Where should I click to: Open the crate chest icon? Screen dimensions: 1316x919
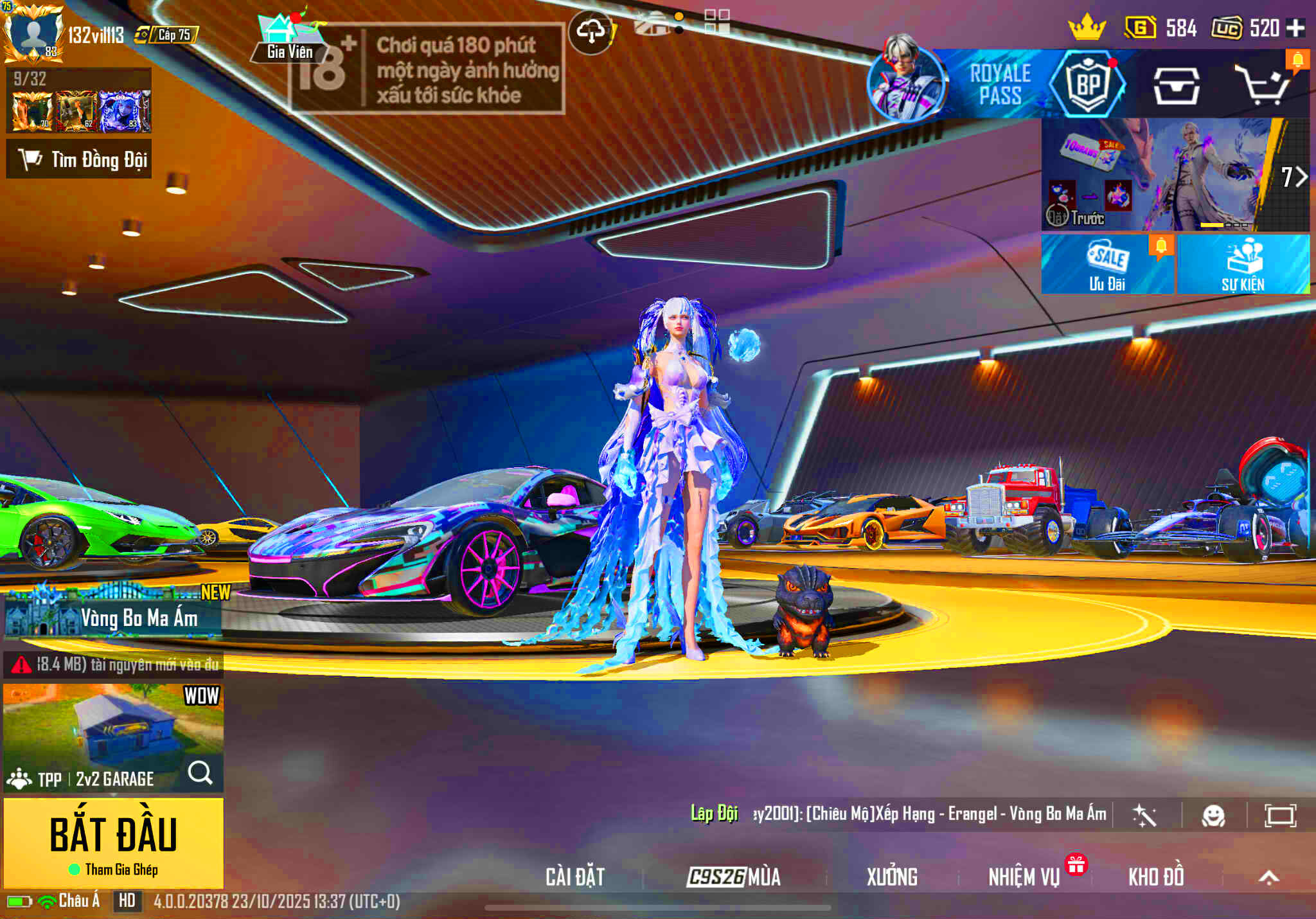(1176, 85)
